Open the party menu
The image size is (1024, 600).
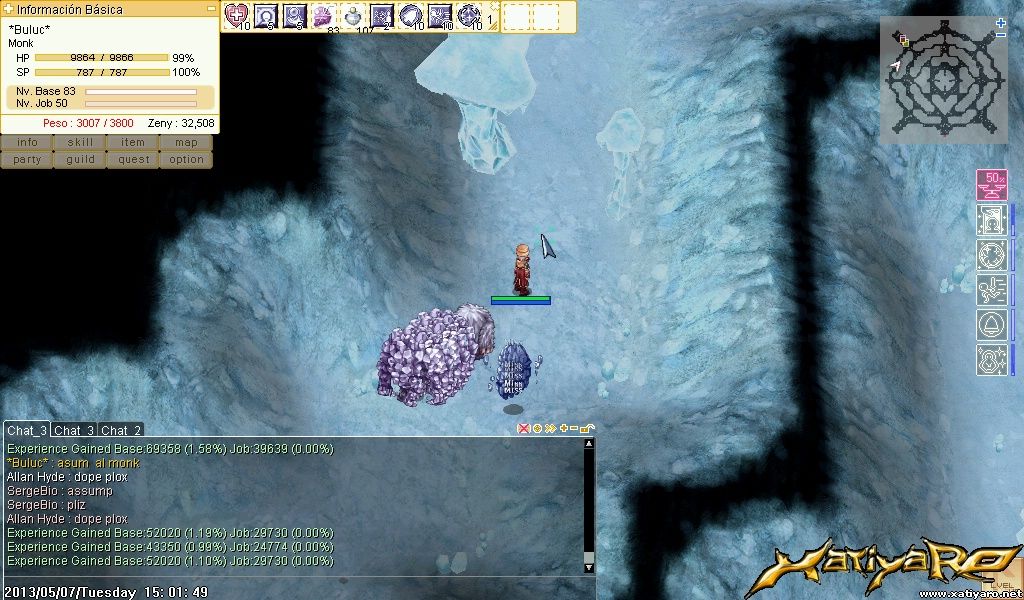coord(27,160)
